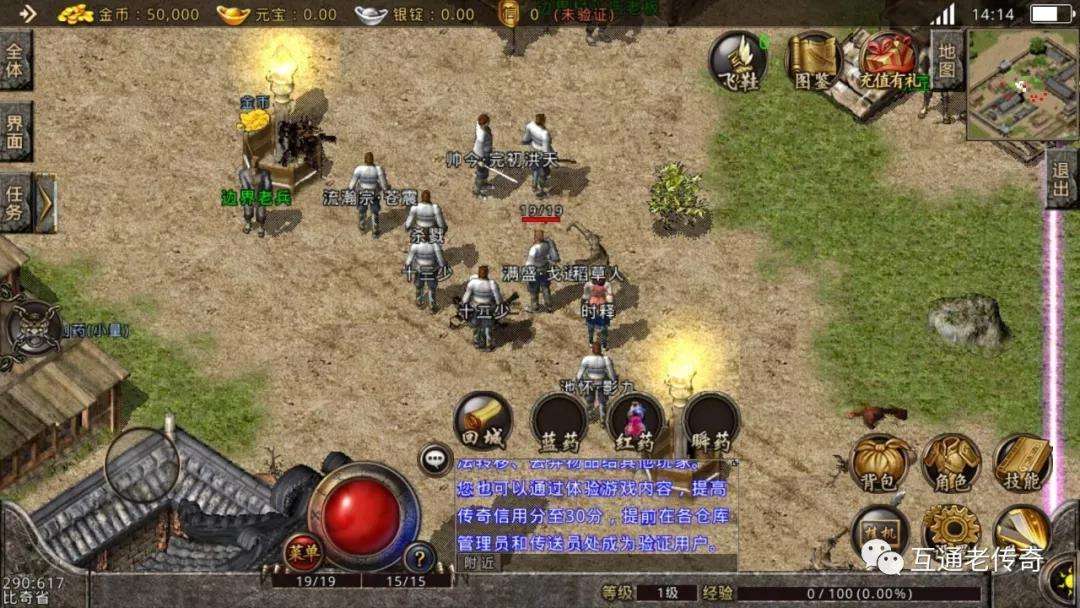Open the 任务 quest tab
1080x608 pixels.
15,202
